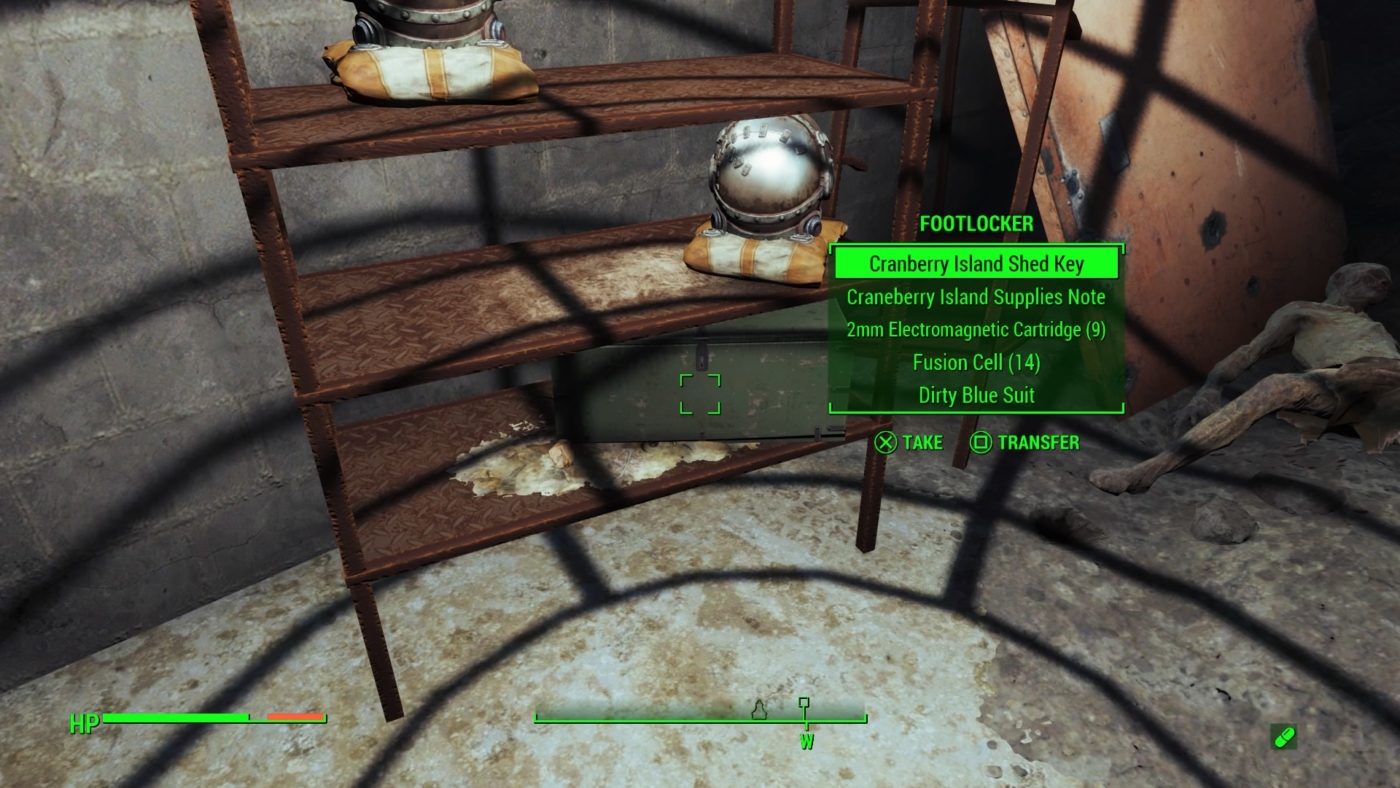Screen dimensions: 1400x788
Task: Select the Dirty Blue Suit entry
Action: [x=976, y=396]
